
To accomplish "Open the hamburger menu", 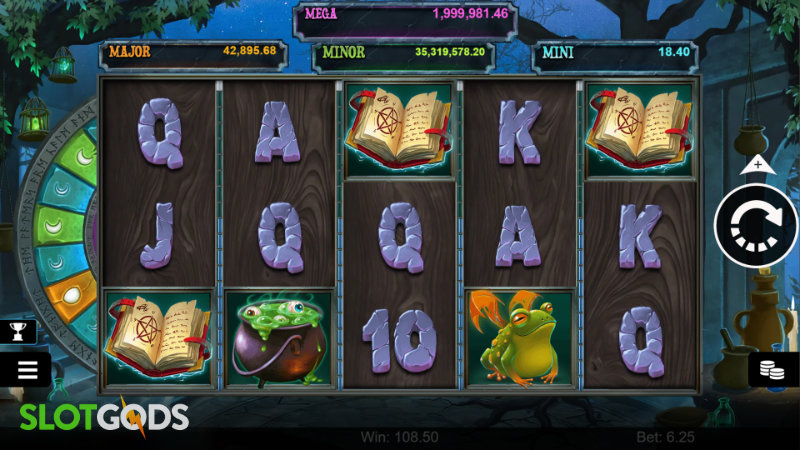I will click(26, 369).
